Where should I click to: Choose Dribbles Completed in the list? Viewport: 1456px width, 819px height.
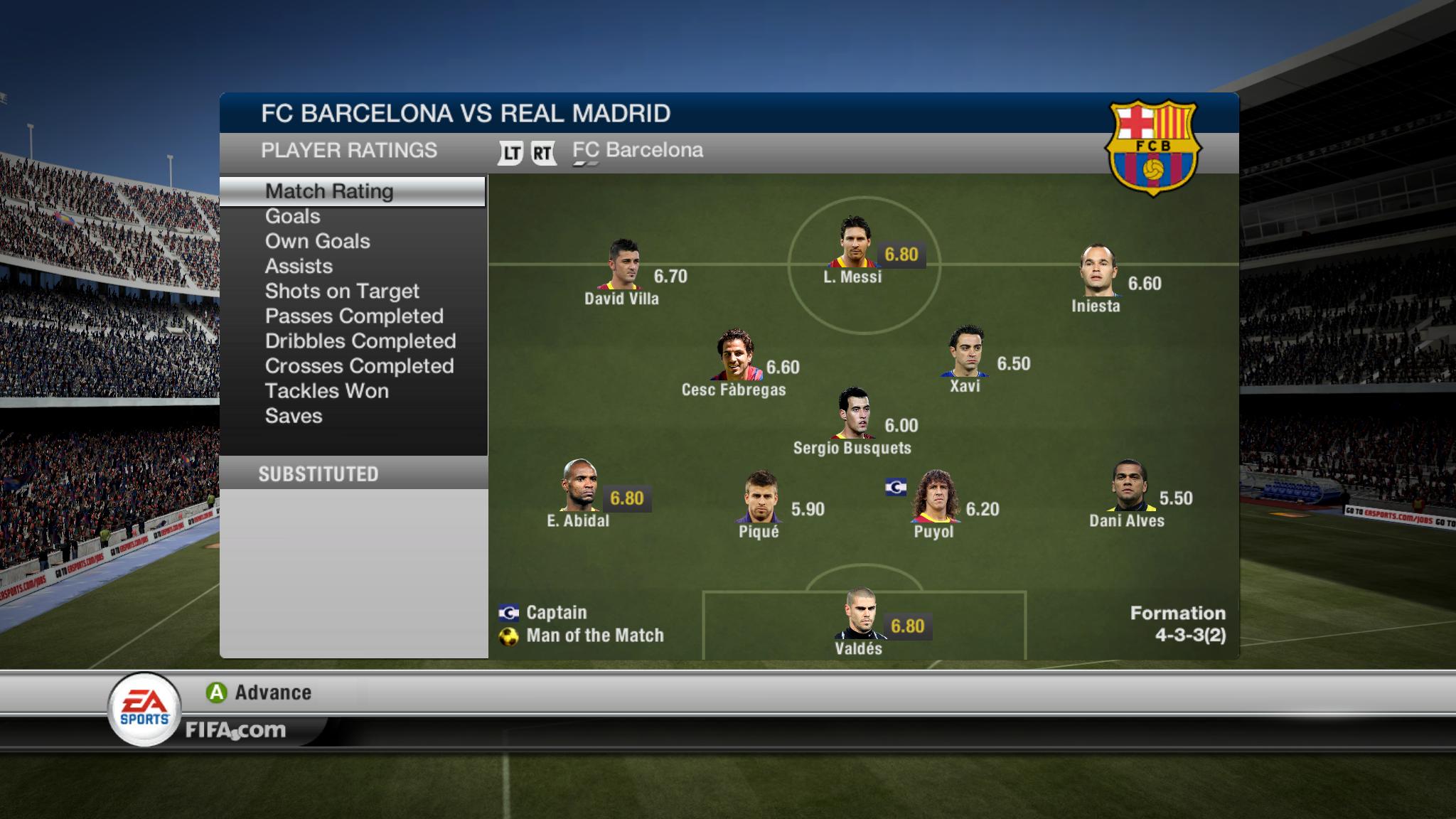360,341
